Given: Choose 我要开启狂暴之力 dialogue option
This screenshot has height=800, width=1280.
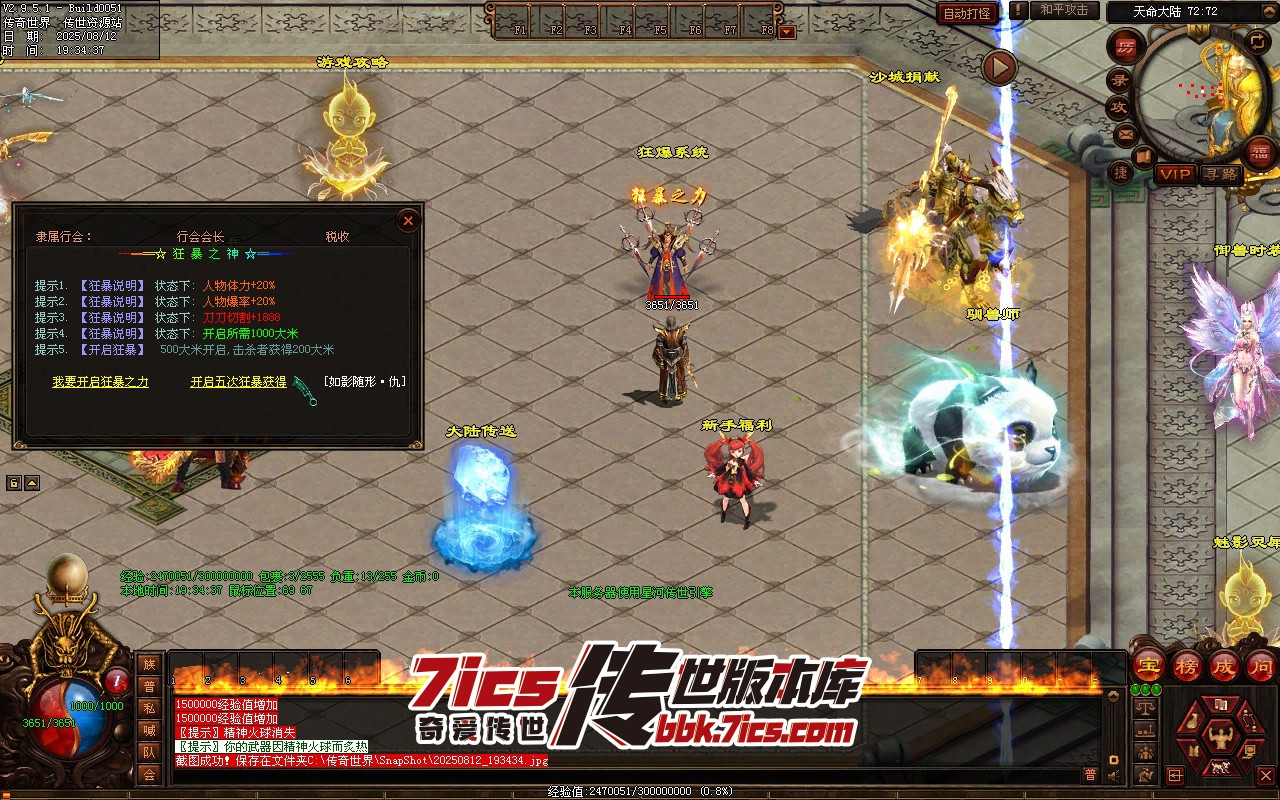Looking at the screenshot, I should click(x=100, y=382).
